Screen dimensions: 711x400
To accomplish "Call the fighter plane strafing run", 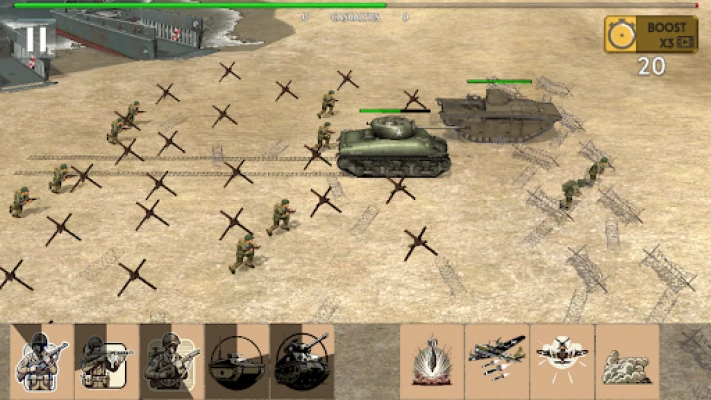I will click(562, 359).
